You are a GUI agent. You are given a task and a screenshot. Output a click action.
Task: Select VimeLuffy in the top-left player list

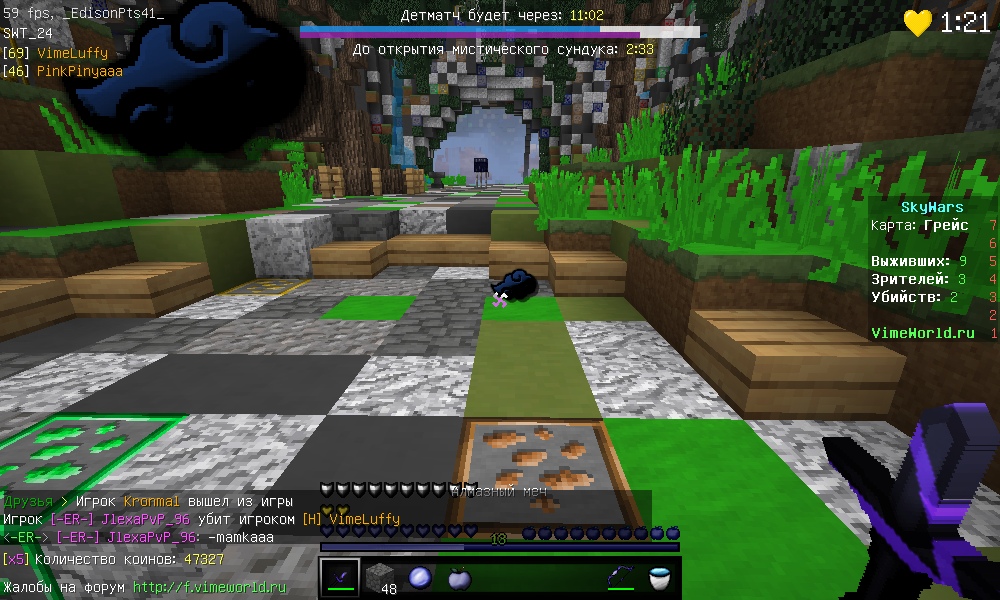pos(72,52)
